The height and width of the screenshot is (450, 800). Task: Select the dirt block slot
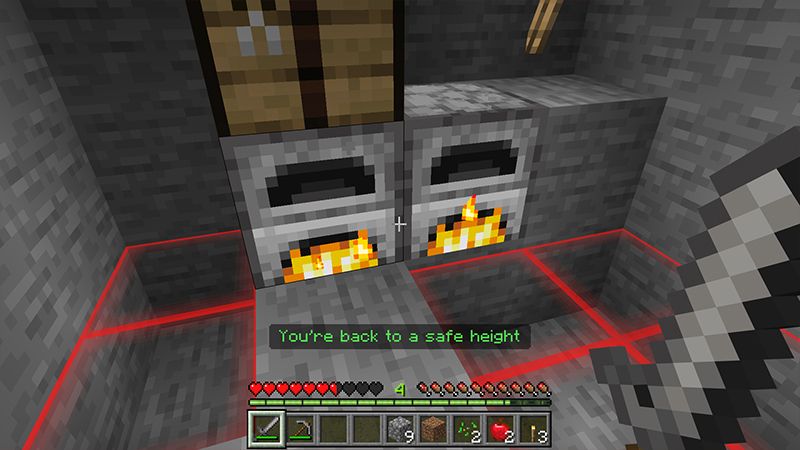click(433, 428)
